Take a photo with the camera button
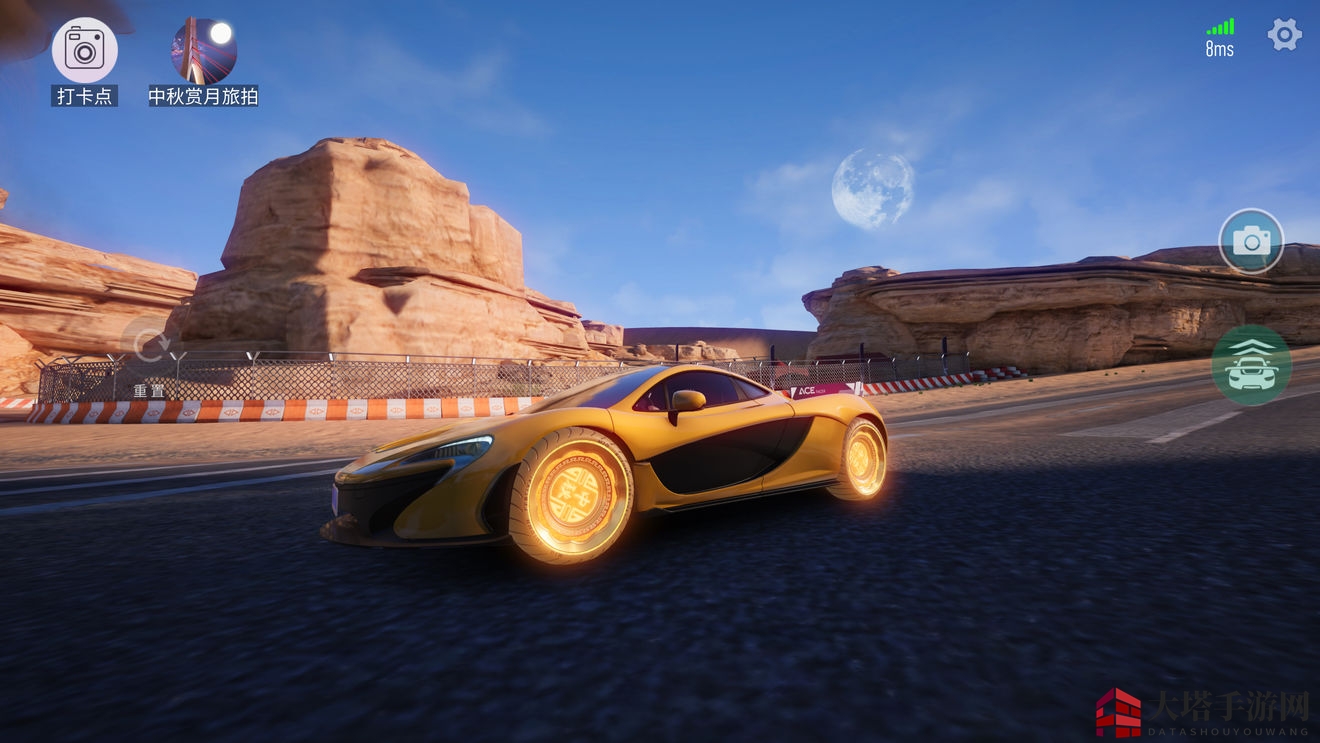 point(1251,241)
